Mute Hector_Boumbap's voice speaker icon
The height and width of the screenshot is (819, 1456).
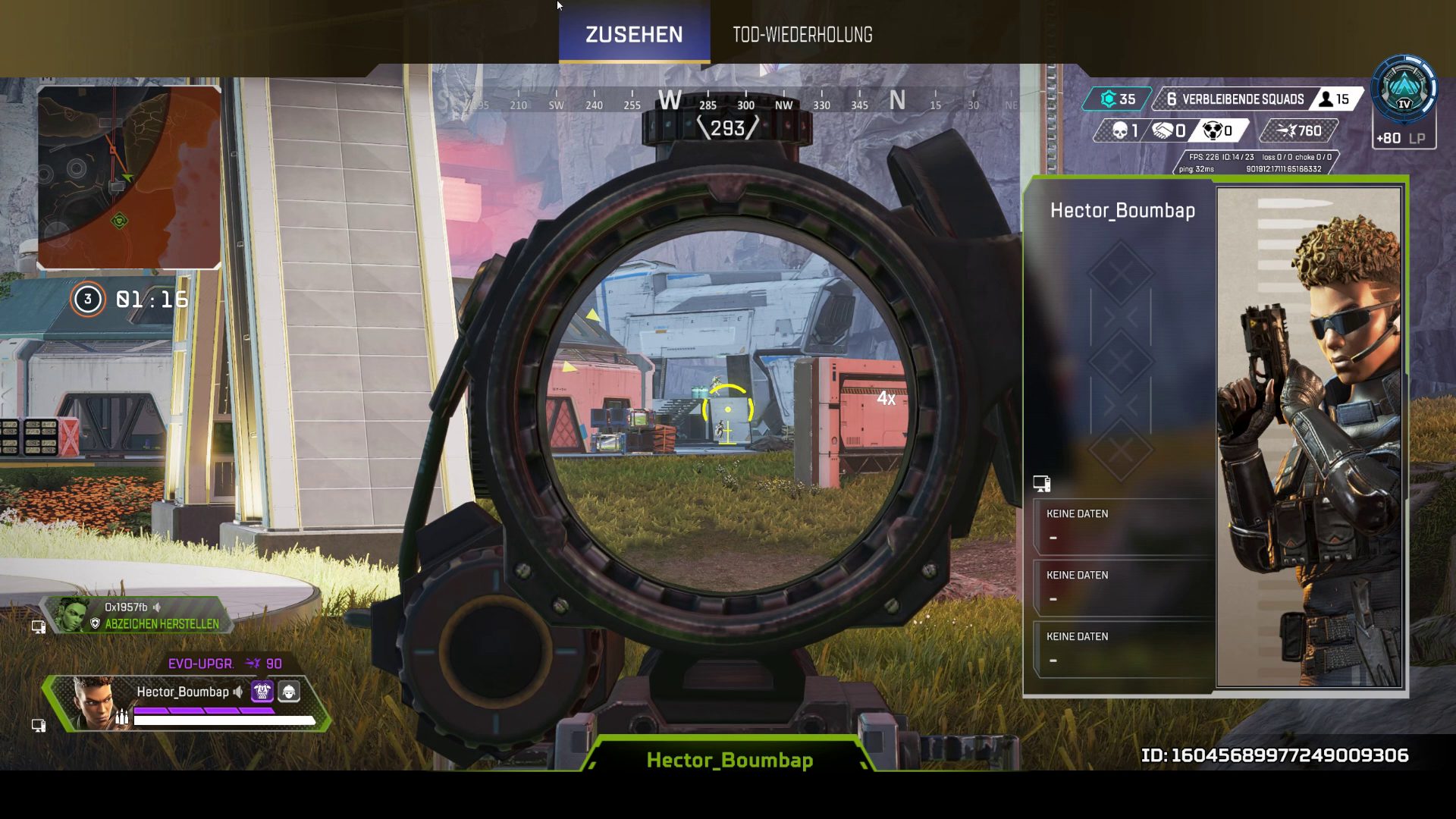237,692
